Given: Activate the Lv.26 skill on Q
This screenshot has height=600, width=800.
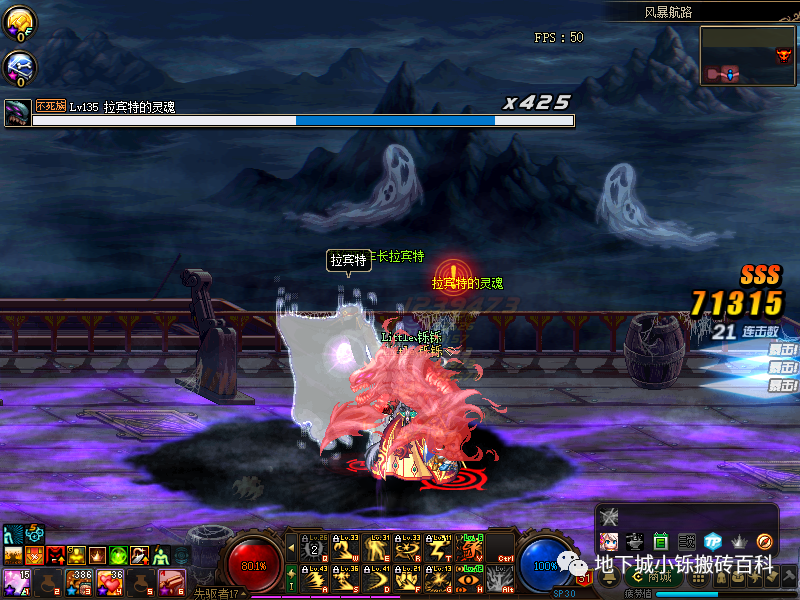Looking at the screenshot, I should click(x=316, y=547).
